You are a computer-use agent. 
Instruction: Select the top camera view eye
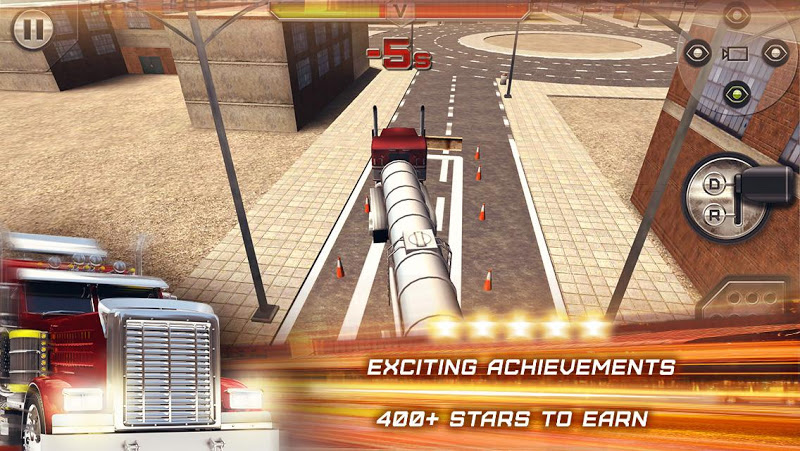737,15
